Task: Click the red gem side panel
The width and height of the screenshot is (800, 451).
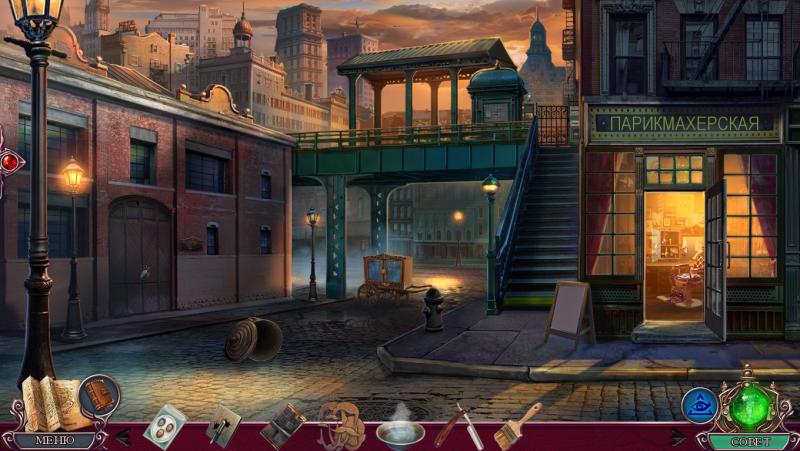Action: click(9, 160)
